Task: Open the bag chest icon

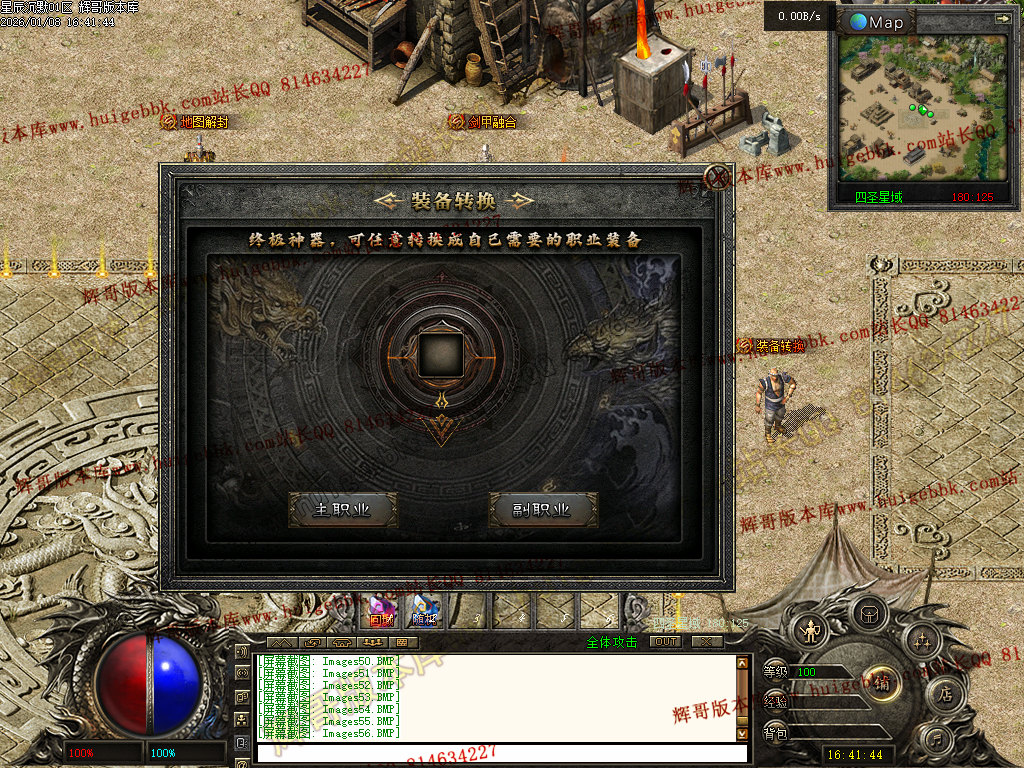Action: point(869,612)
